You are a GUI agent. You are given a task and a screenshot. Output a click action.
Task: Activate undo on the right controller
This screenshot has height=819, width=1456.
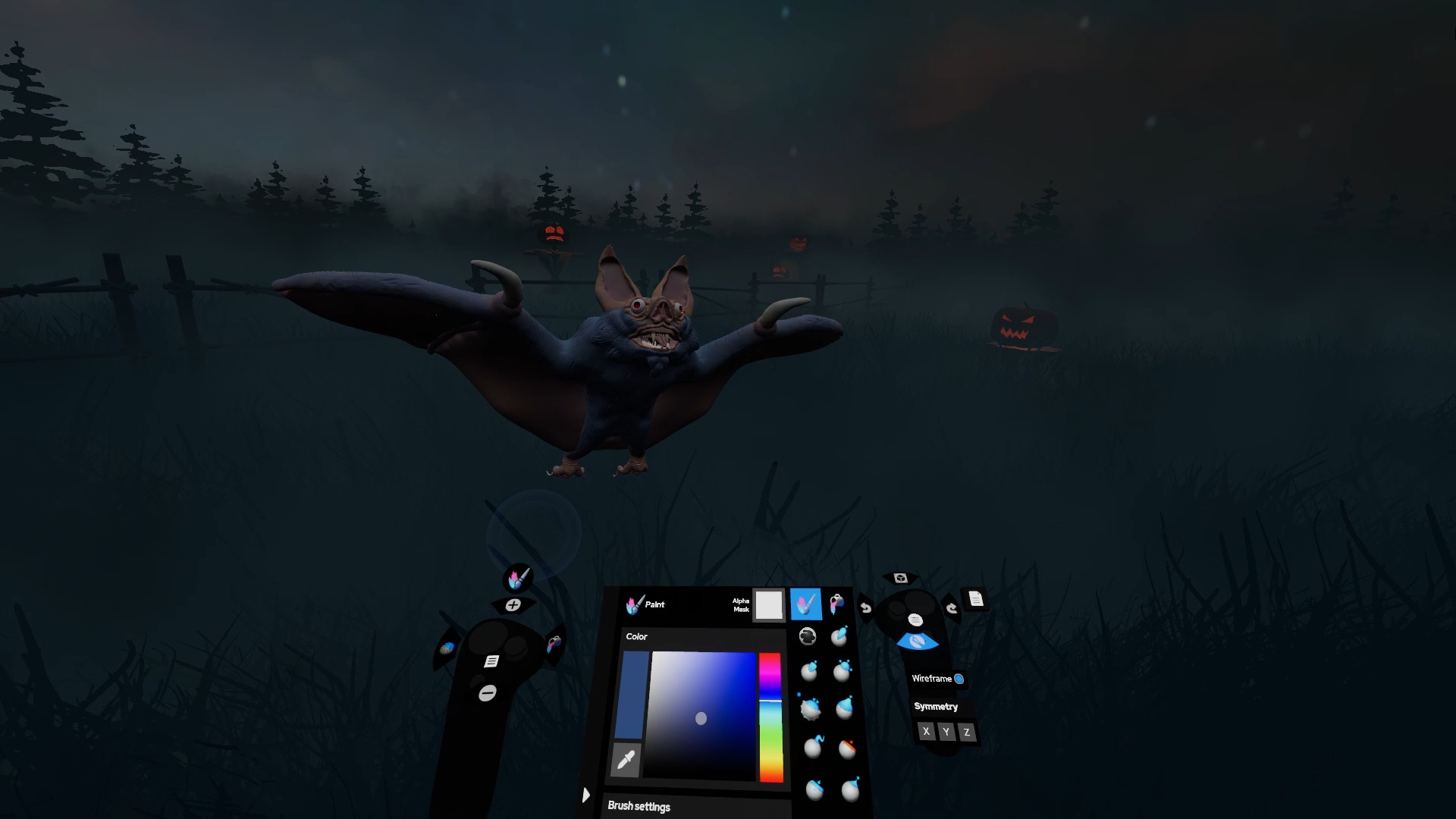865,609
